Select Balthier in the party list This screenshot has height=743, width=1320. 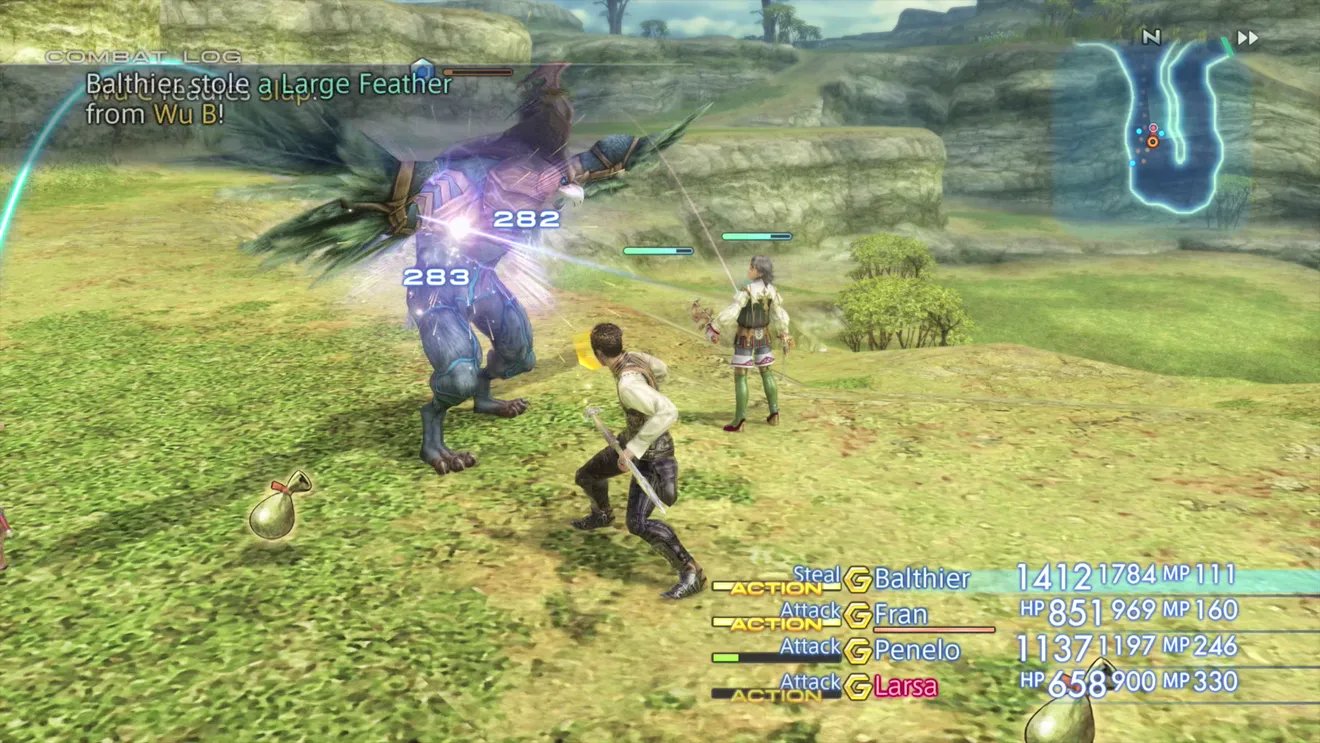coord(921,578)
